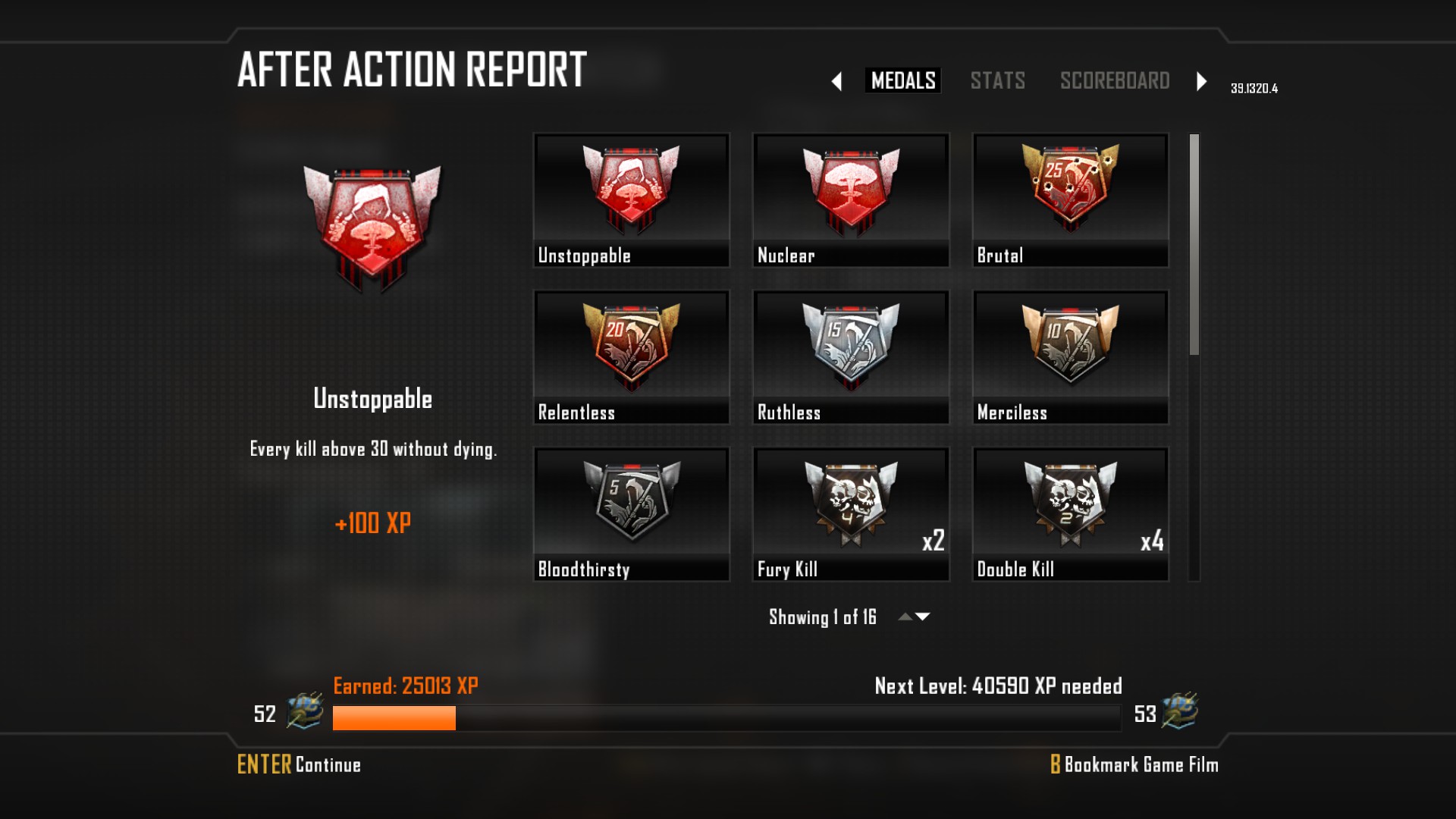Bookmark the game film
Image resolution: width=1456 pixels, height=819 pixels.
(1134, 764)
